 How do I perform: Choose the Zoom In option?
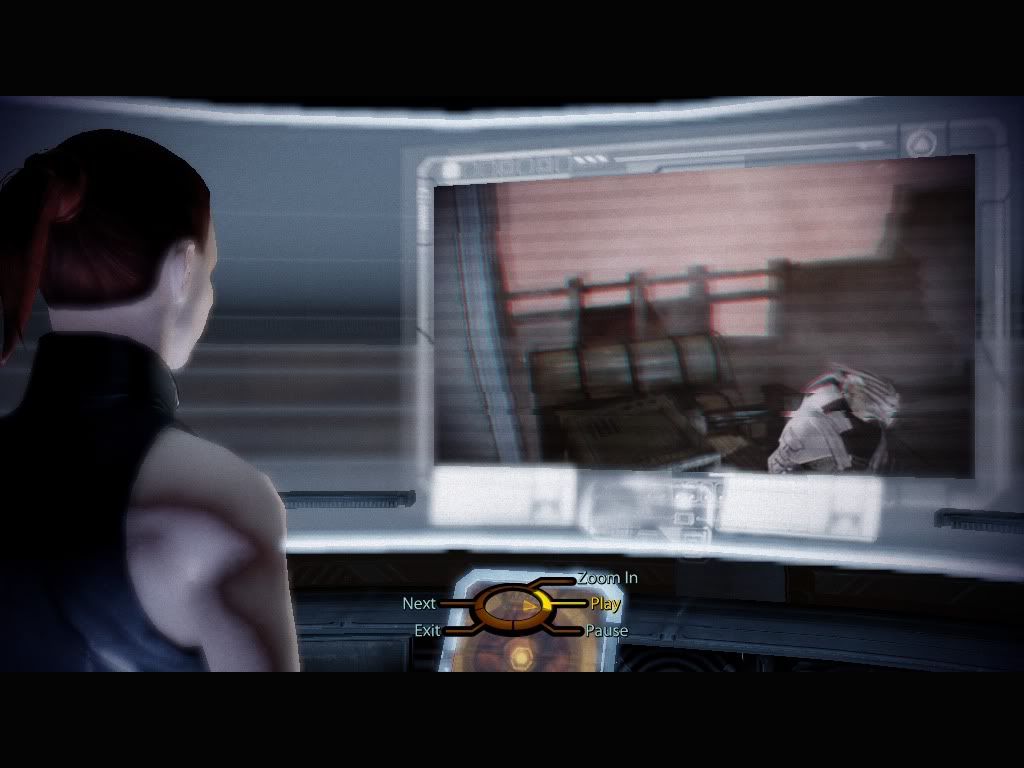pyautogui.click(x=607, y=578)
